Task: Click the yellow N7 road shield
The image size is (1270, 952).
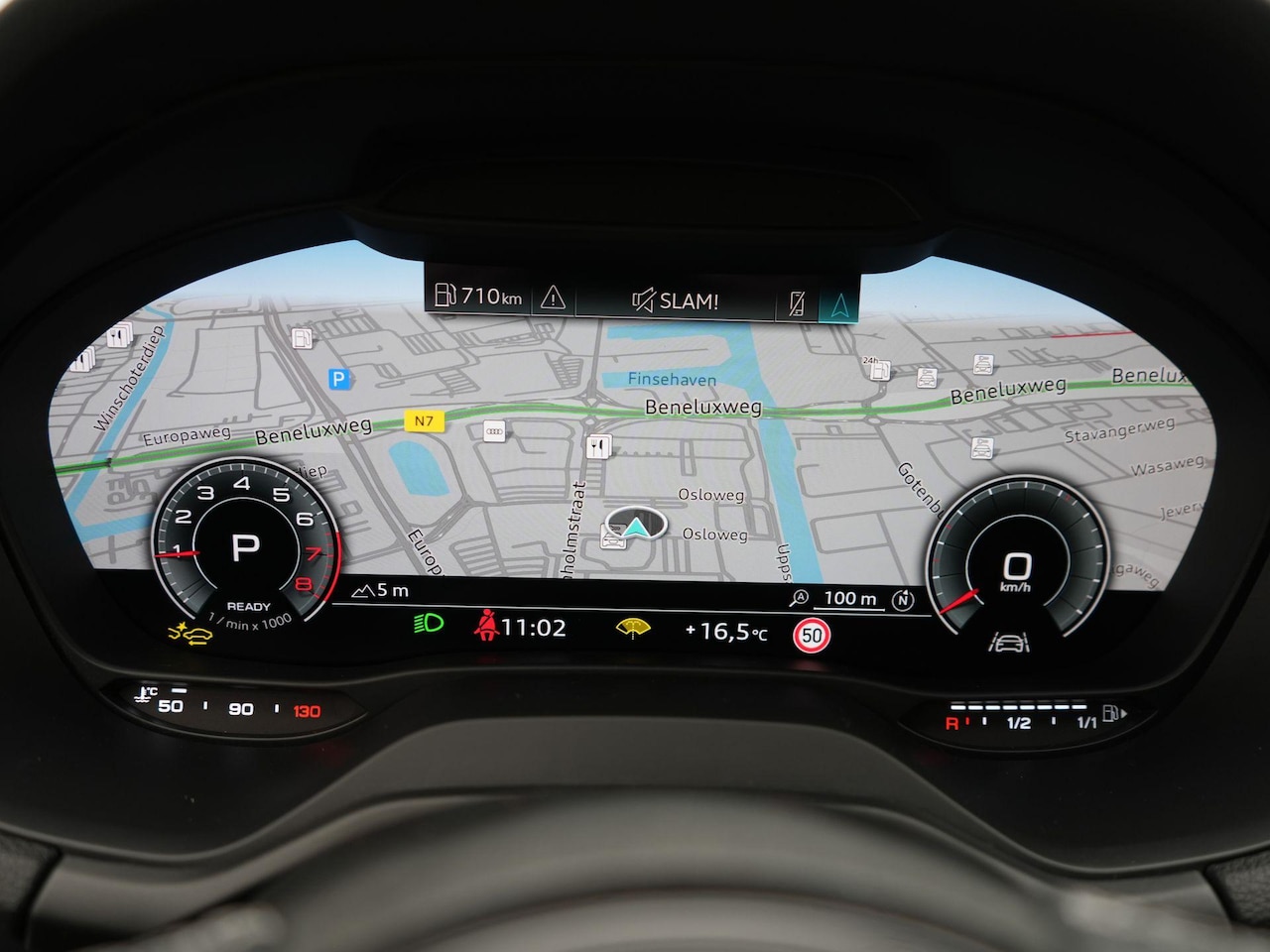Action: coord(424,420)
